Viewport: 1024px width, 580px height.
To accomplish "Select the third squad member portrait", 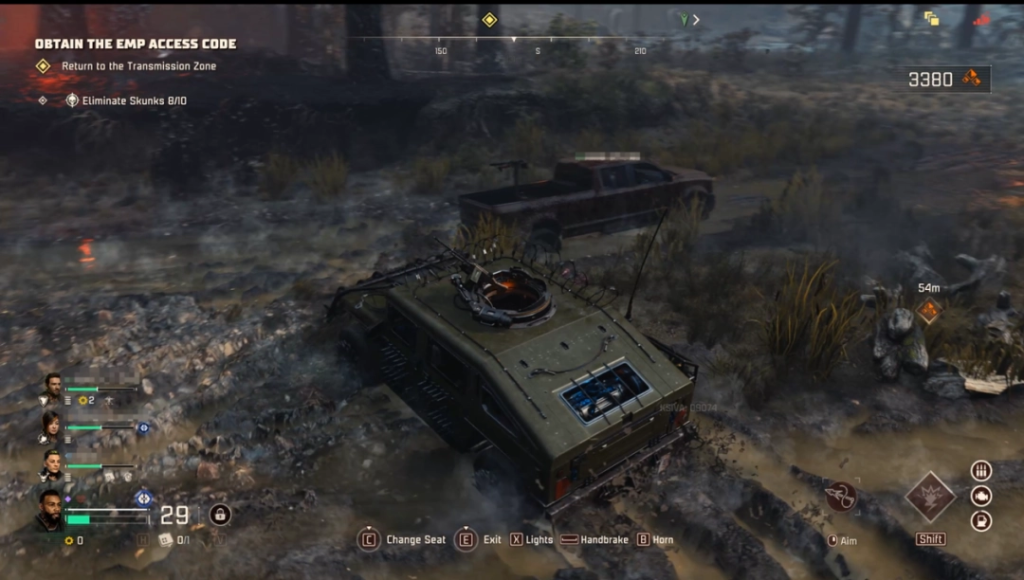I will tap(51, 465).
